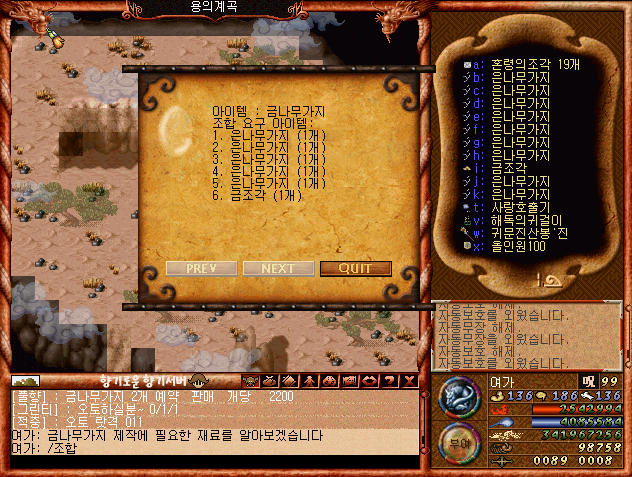632x477 pixels.
Task: Click the X icon on the toolbar
Action: click(410, 381)
